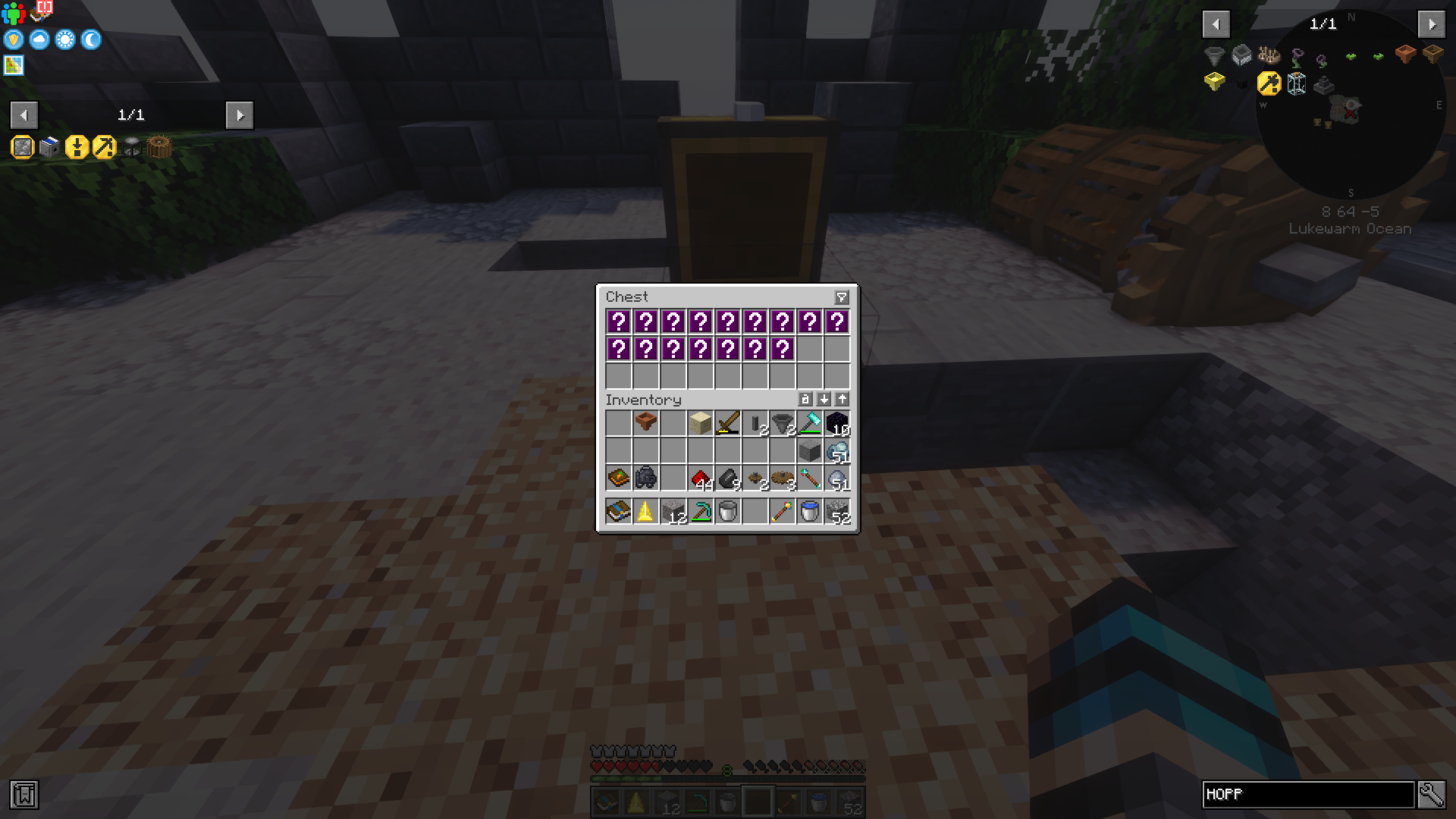
Task: Click the Inventory section label
Action: (645, 400)
